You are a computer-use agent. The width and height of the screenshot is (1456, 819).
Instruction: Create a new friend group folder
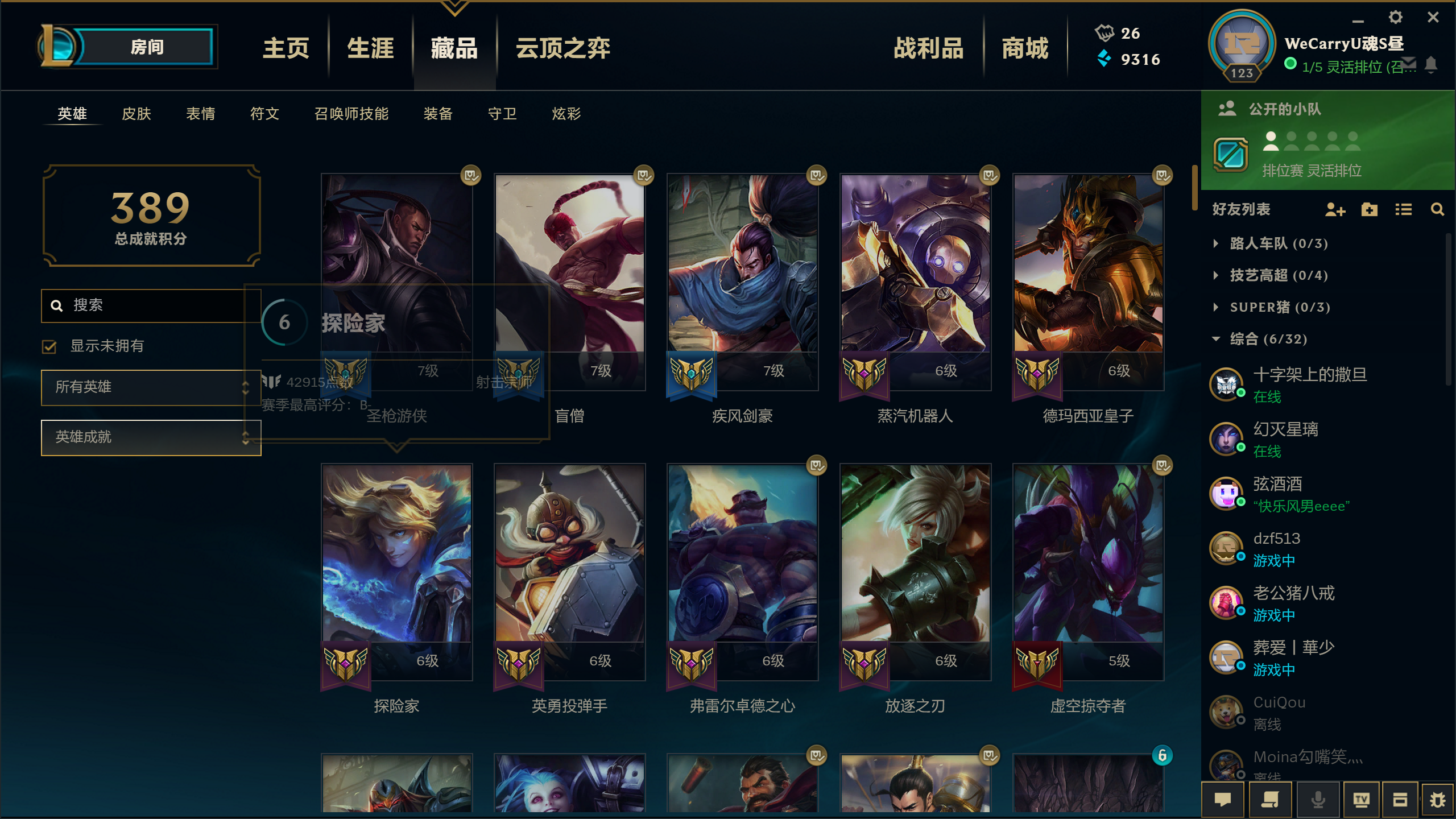pos(1369,210)
